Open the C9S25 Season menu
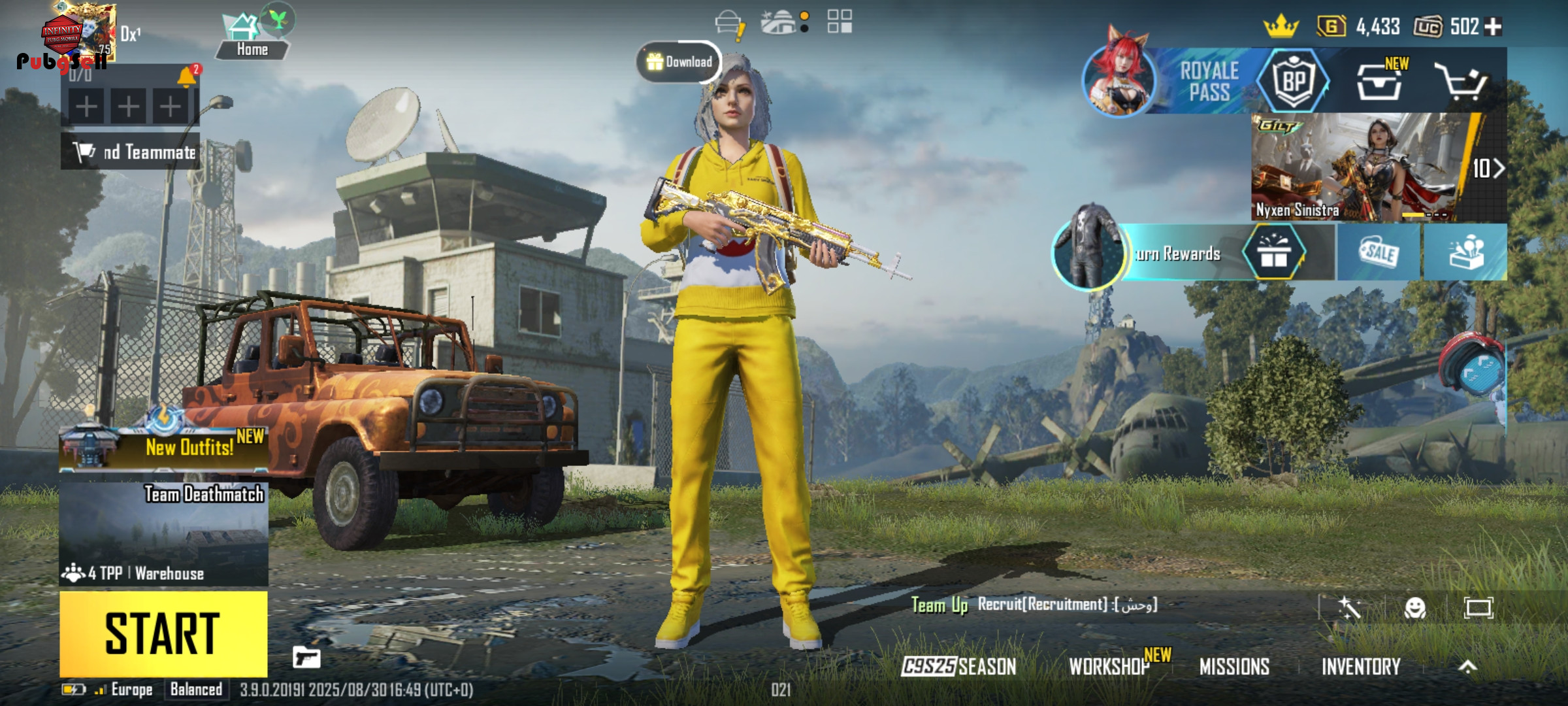This screenshot has width=1568, height=706. [958, 666]
